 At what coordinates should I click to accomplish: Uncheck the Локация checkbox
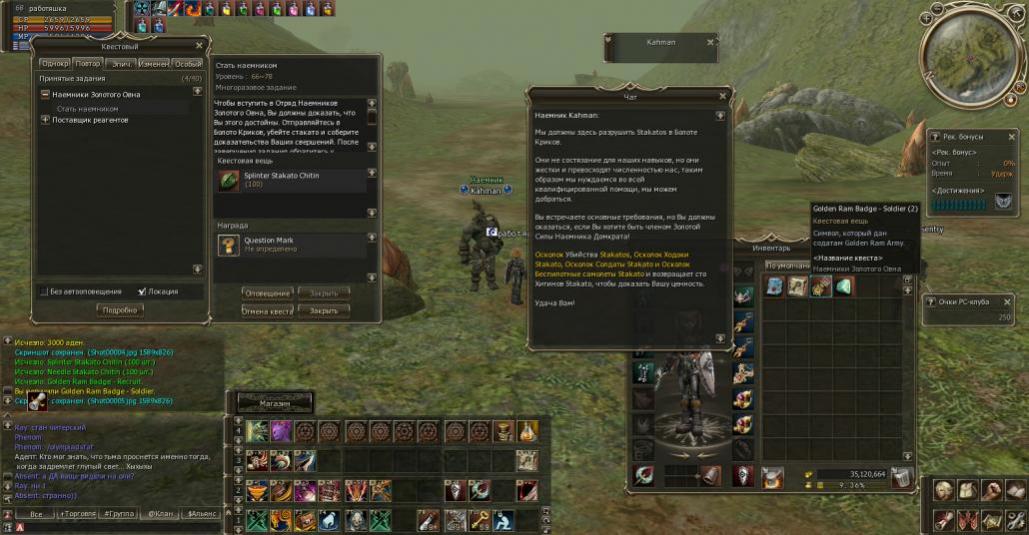(141, 292)
